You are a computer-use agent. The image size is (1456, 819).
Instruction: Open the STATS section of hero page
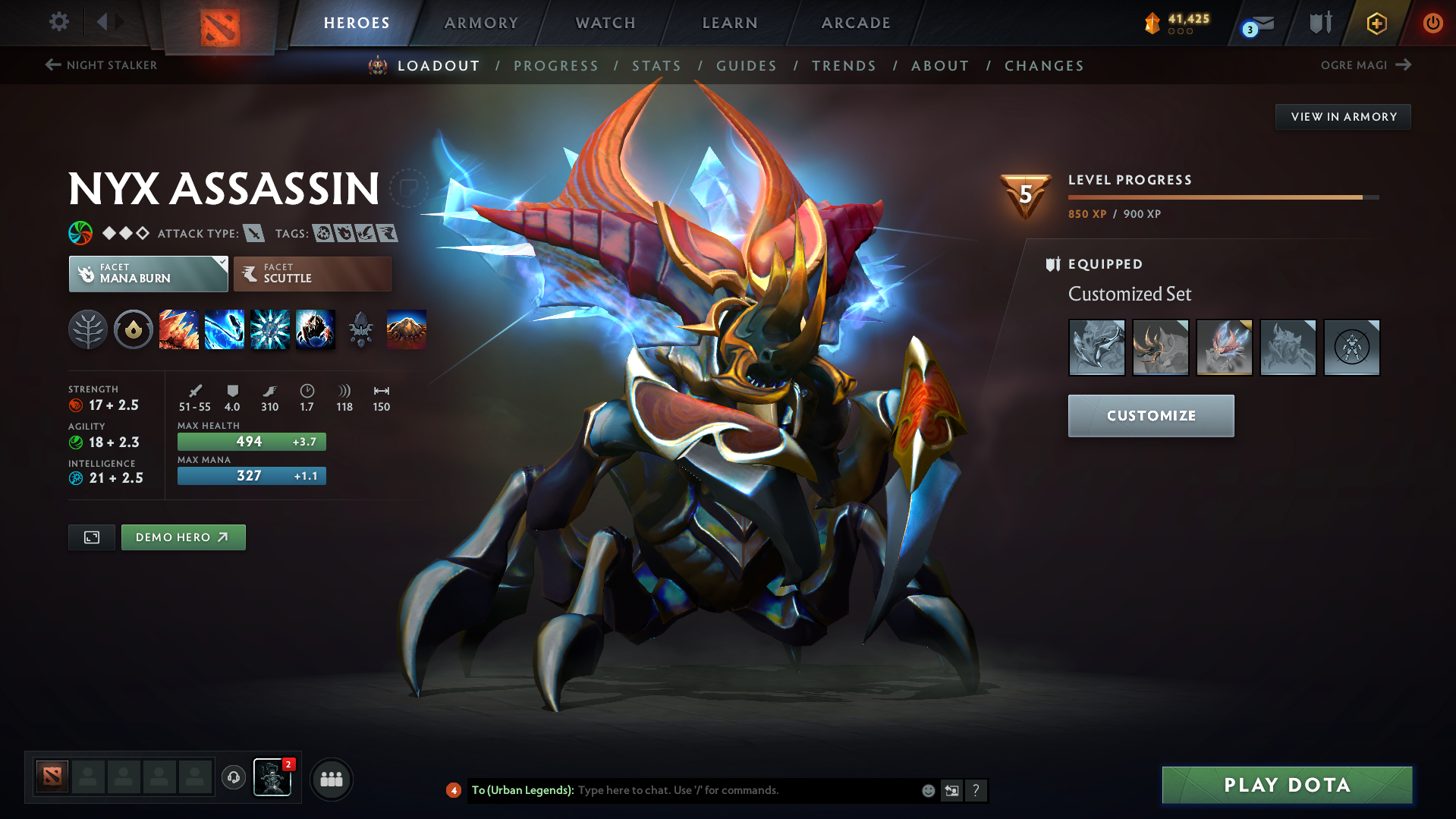coord(656,65)
